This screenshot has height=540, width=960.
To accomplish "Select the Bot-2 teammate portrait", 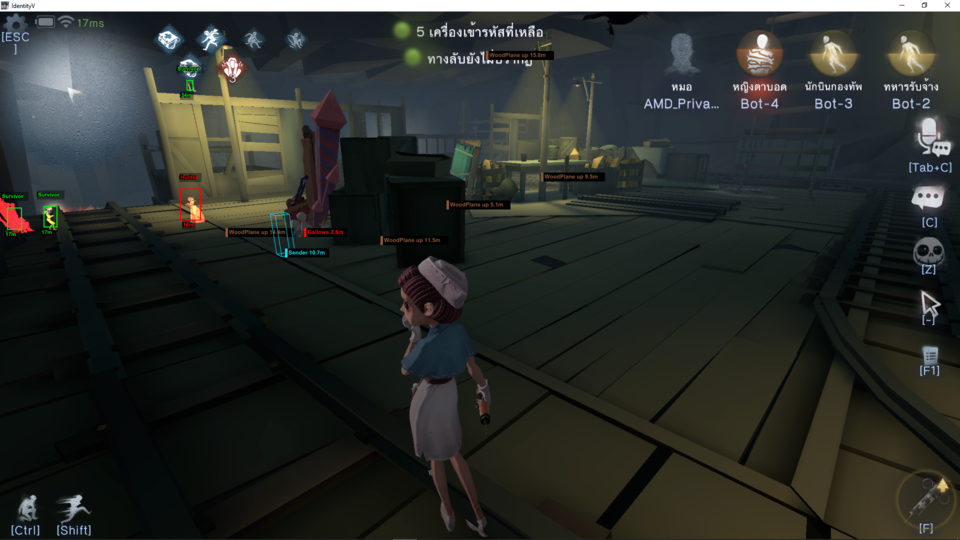I will 911,54.
